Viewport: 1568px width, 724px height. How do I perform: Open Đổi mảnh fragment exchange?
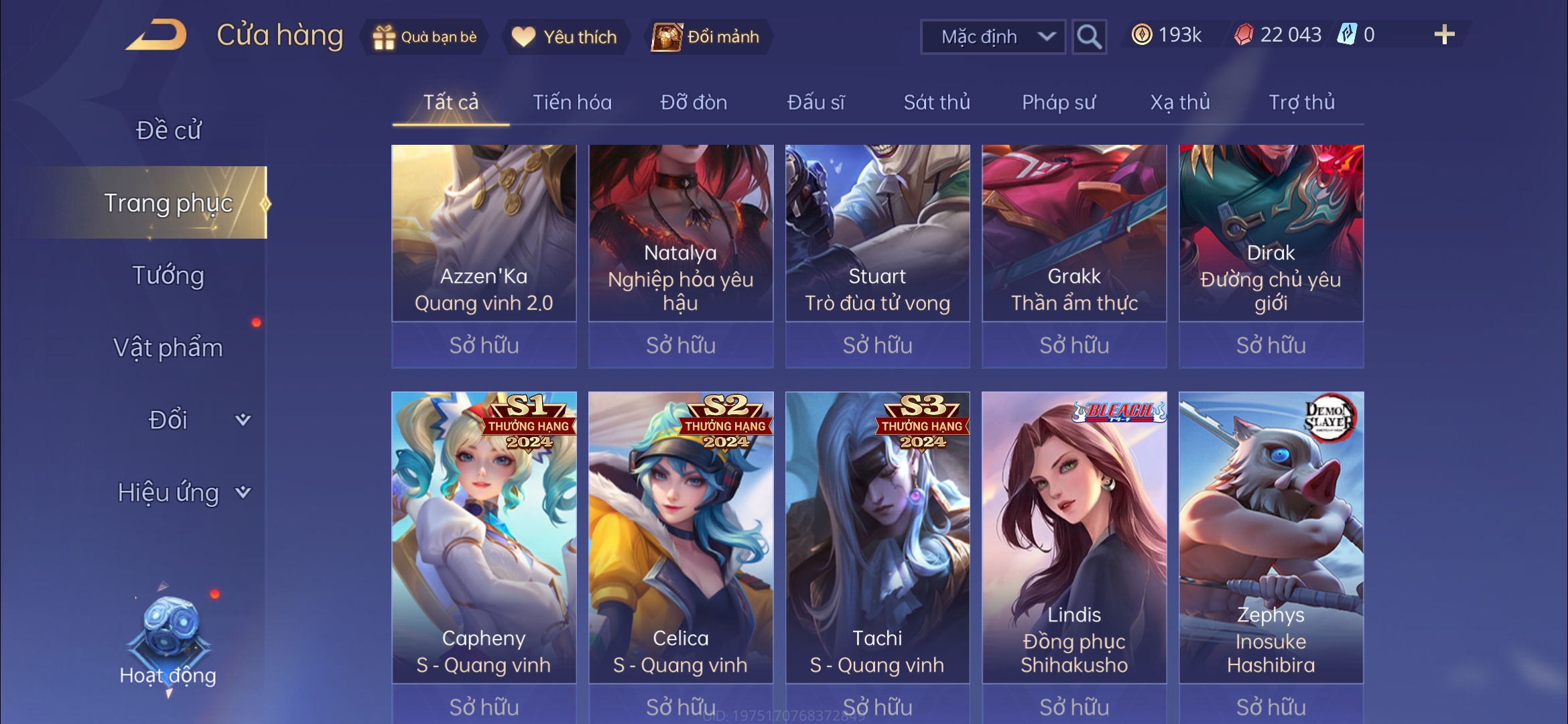pyautogui.click(x=708, y=37)
